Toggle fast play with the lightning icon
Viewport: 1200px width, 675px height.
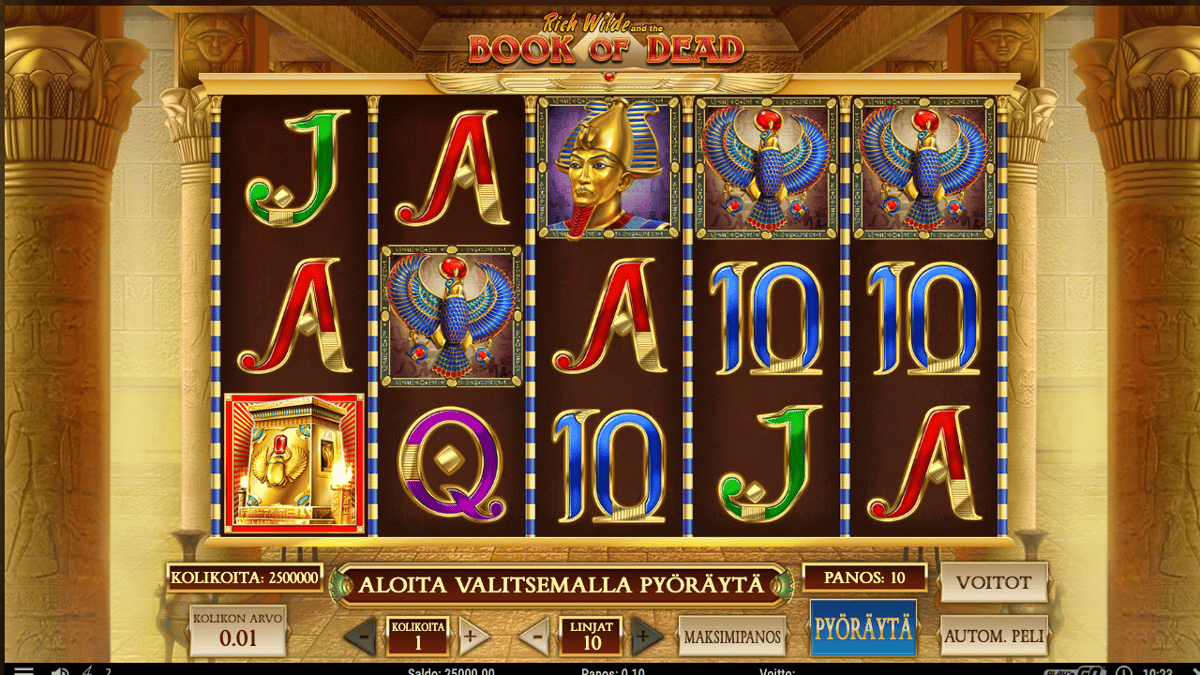87,671
